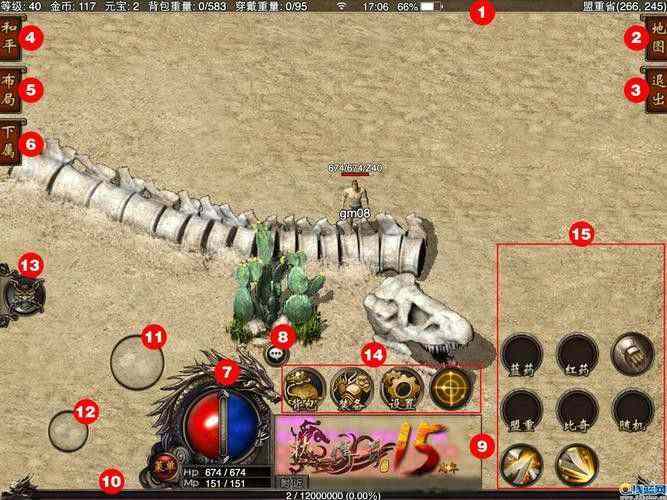The height and width of the screenshot is (500, 667).
Task: Use the 红药 health potion slot
Action: click(576, 353)
